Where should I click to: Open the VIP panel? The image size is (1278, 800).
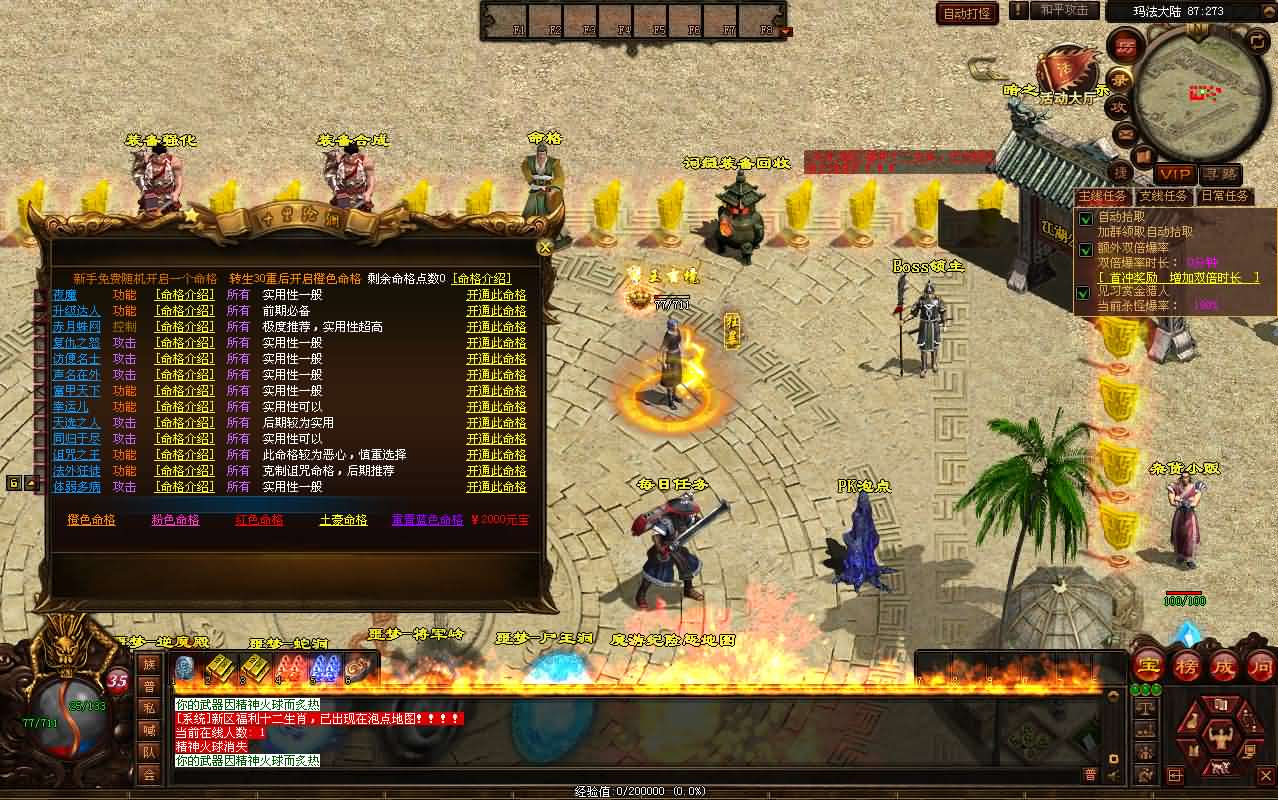pos(1174,175)
